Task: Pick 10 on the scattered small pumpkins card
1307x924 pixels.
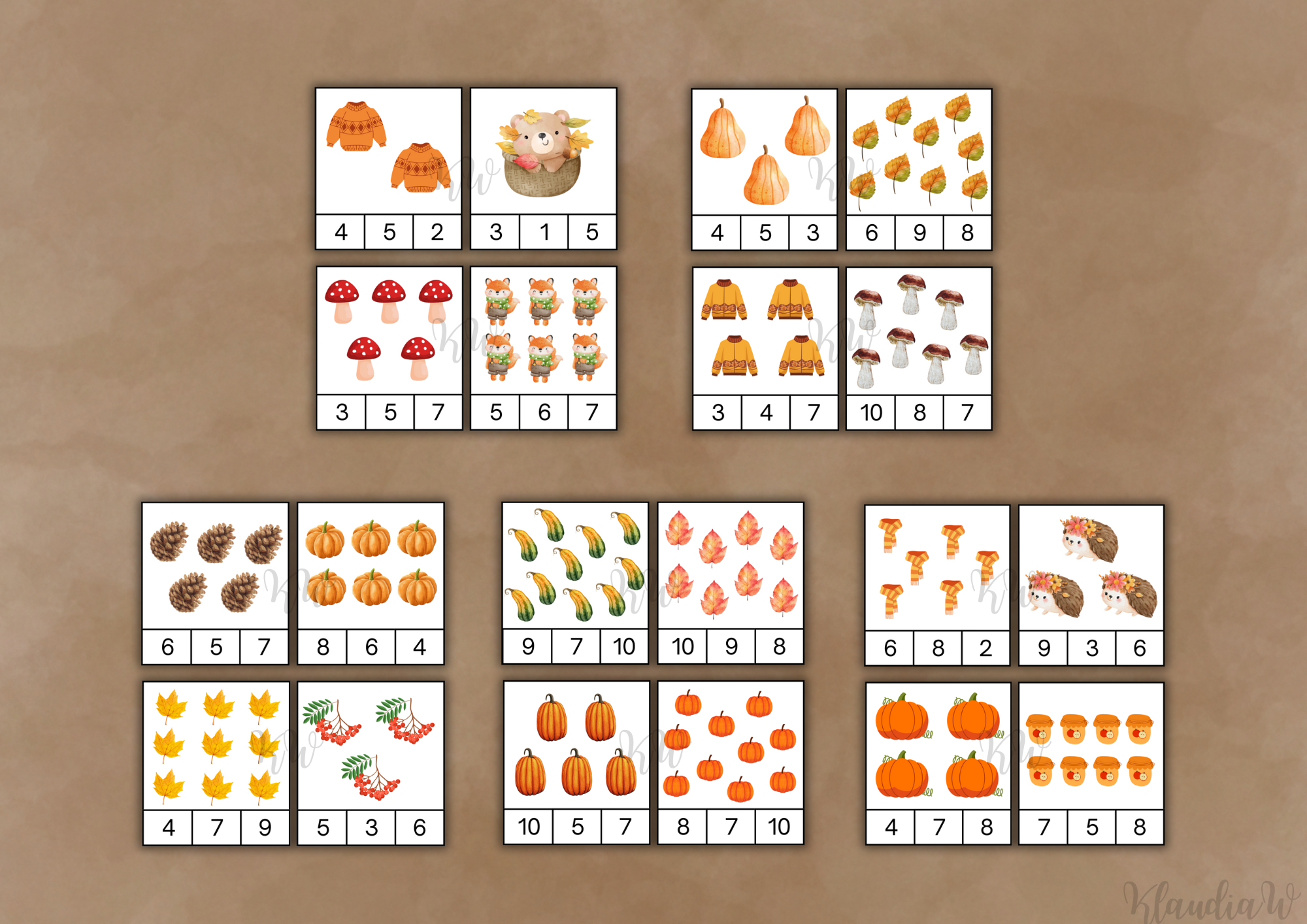Action: pyautogui.click(x=779, y=827)
